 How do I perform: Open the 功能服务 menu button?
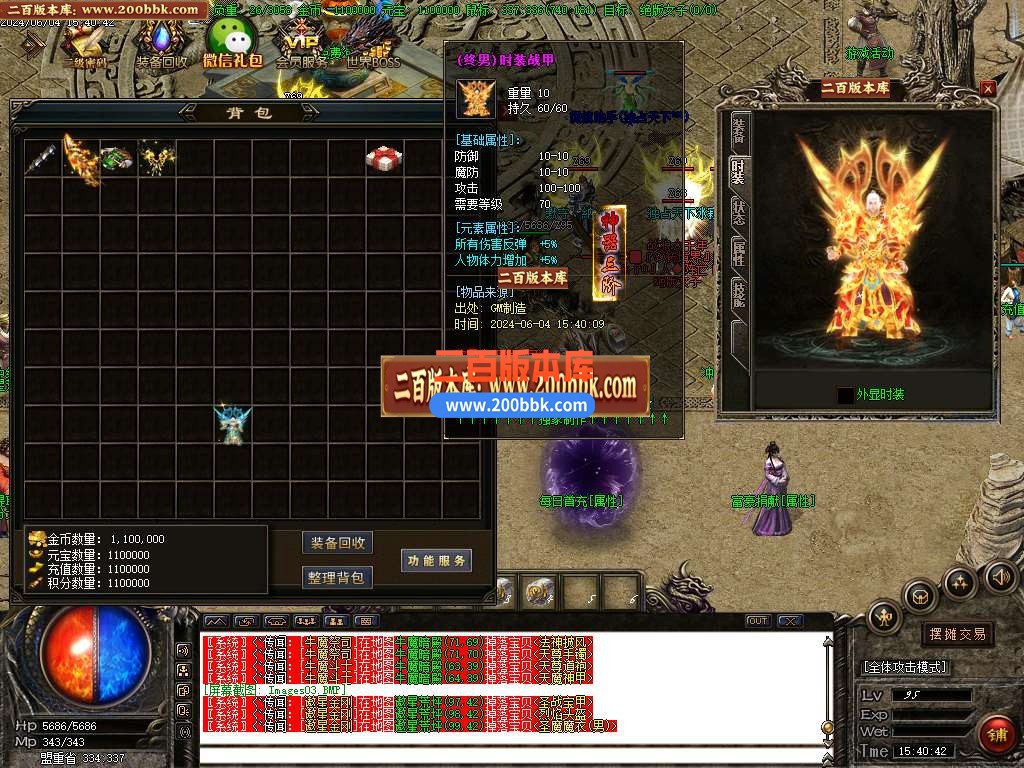point(436,561)
